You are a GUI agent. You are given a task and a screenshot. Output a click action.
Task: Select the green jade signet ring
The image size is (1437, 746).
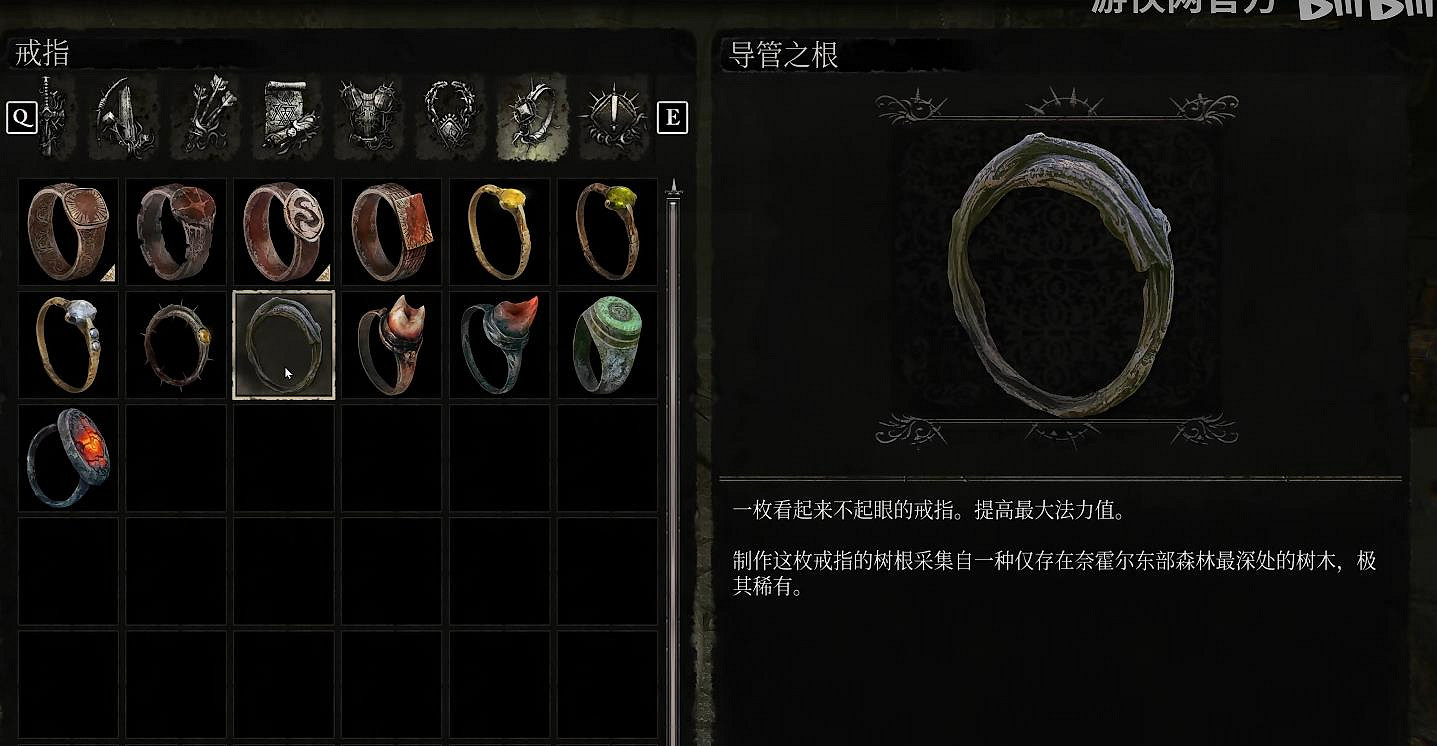pyautogui.click(x=606, y=344)
